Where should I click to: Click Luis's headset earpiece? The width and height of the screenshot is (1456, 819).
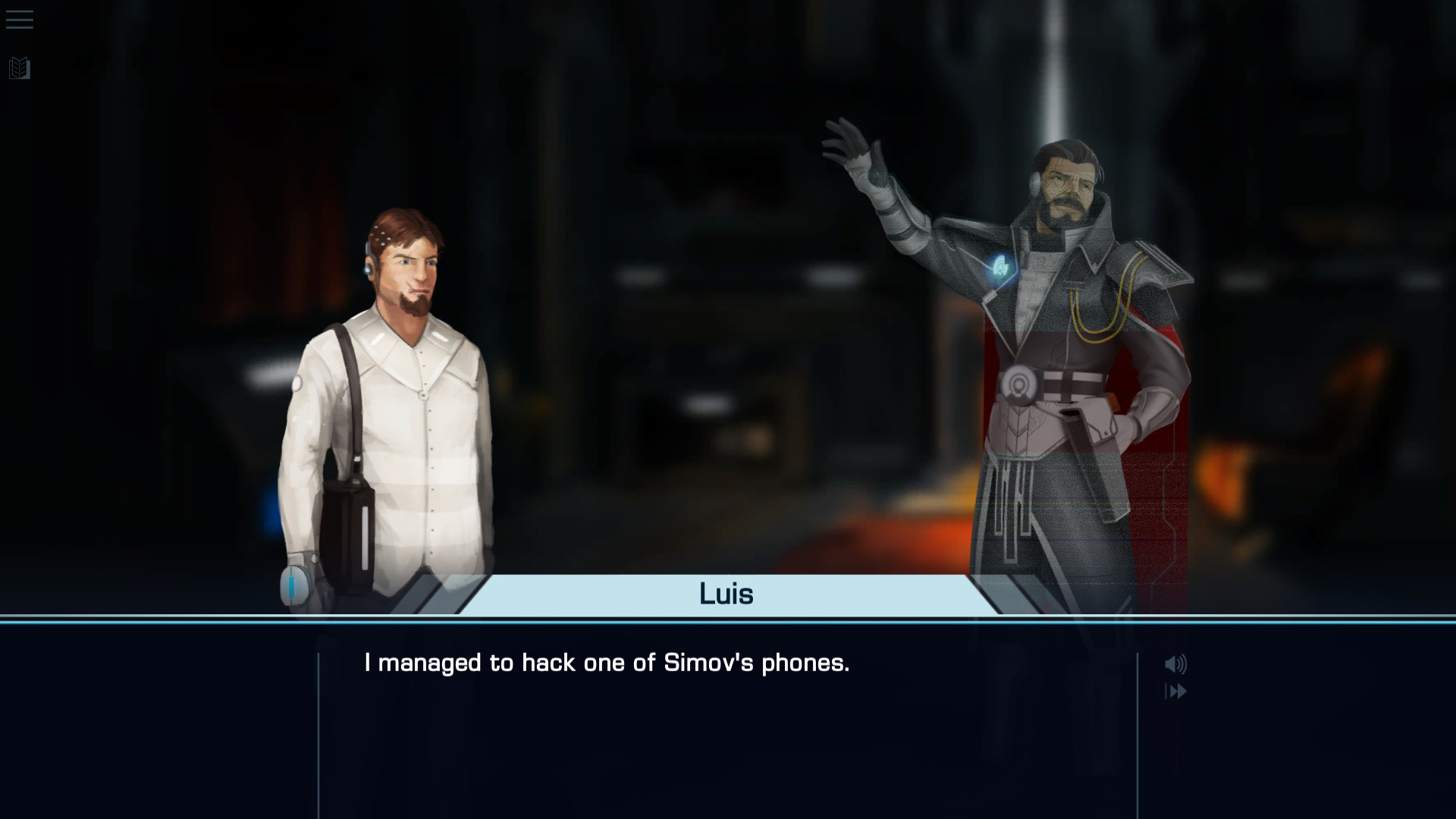(371, 267)
